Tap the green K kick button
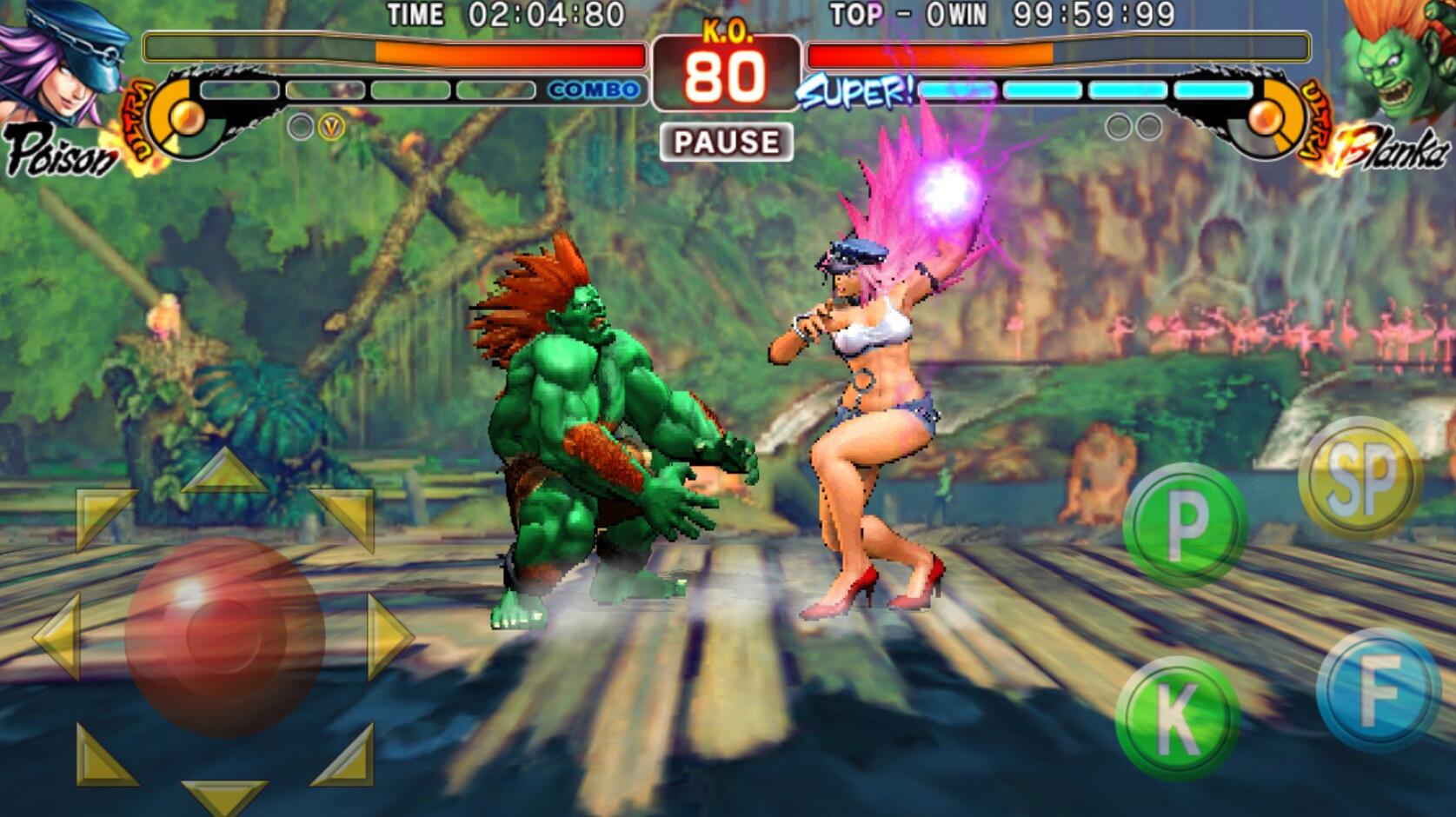The width and height of the screenshot is (1456, 817). 1177,718
